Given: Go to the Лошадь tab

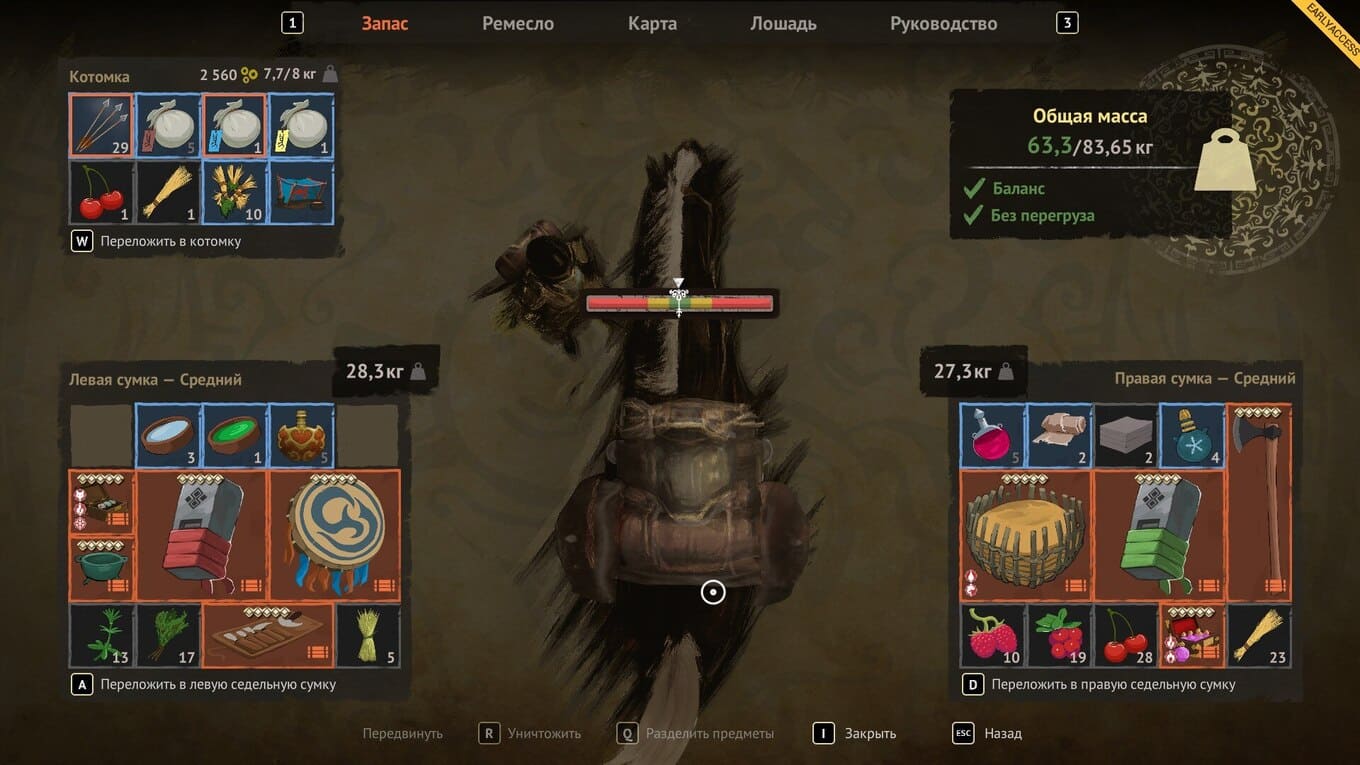Looking at the screenshot, I should pos(783,24).
